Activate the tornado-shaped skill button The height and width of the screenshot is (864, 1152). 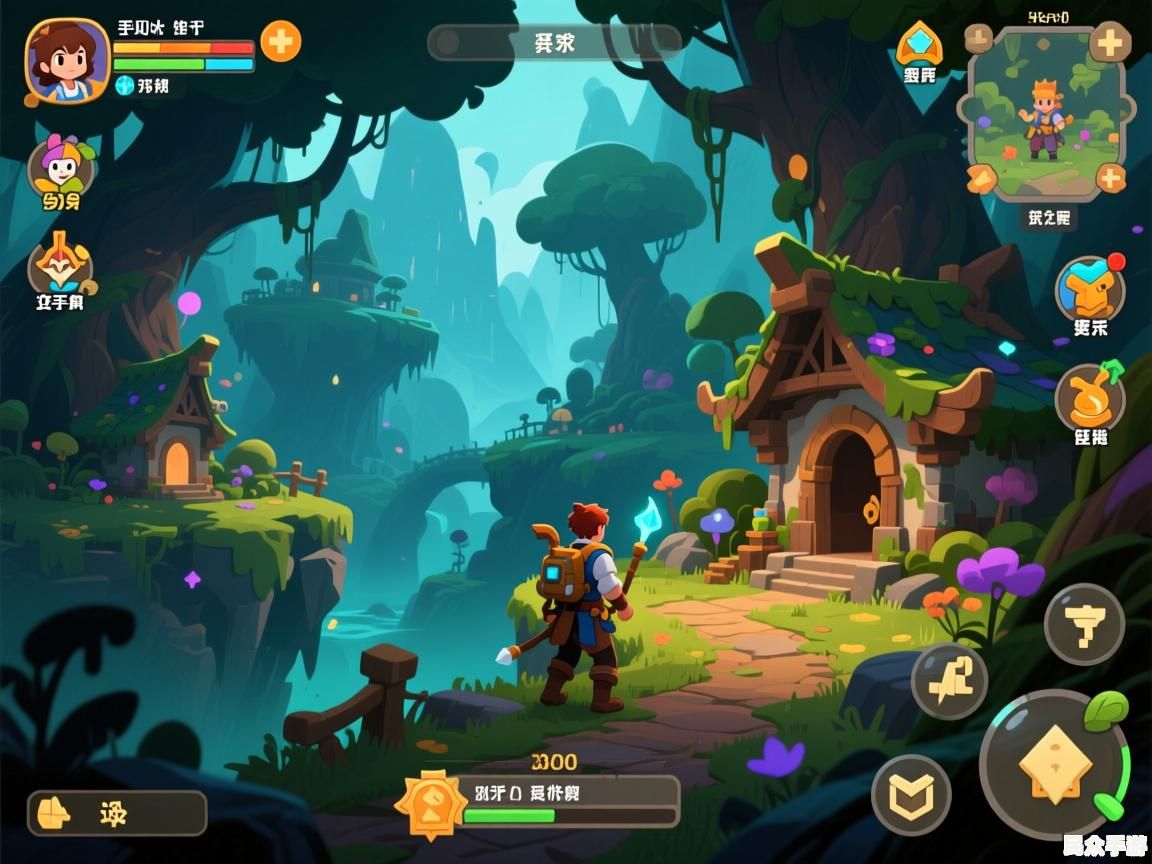[x=1084, y=624]
